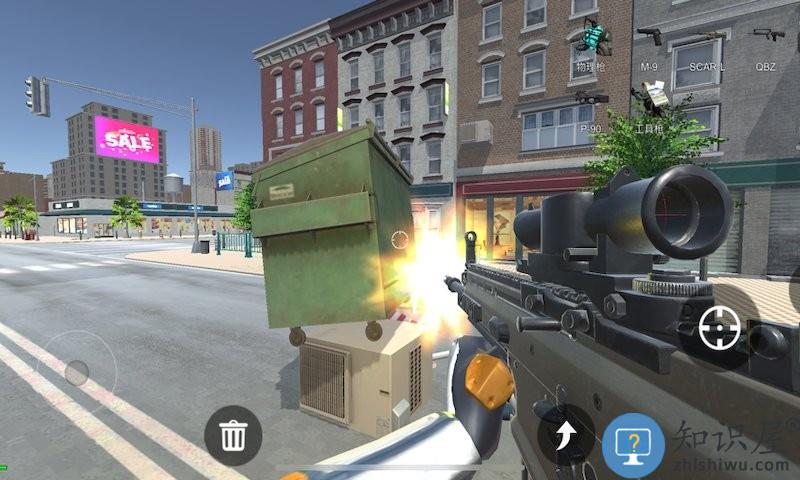Tap the trash can delete button
This screenshot has height=480, width=800.
point(233,435)
